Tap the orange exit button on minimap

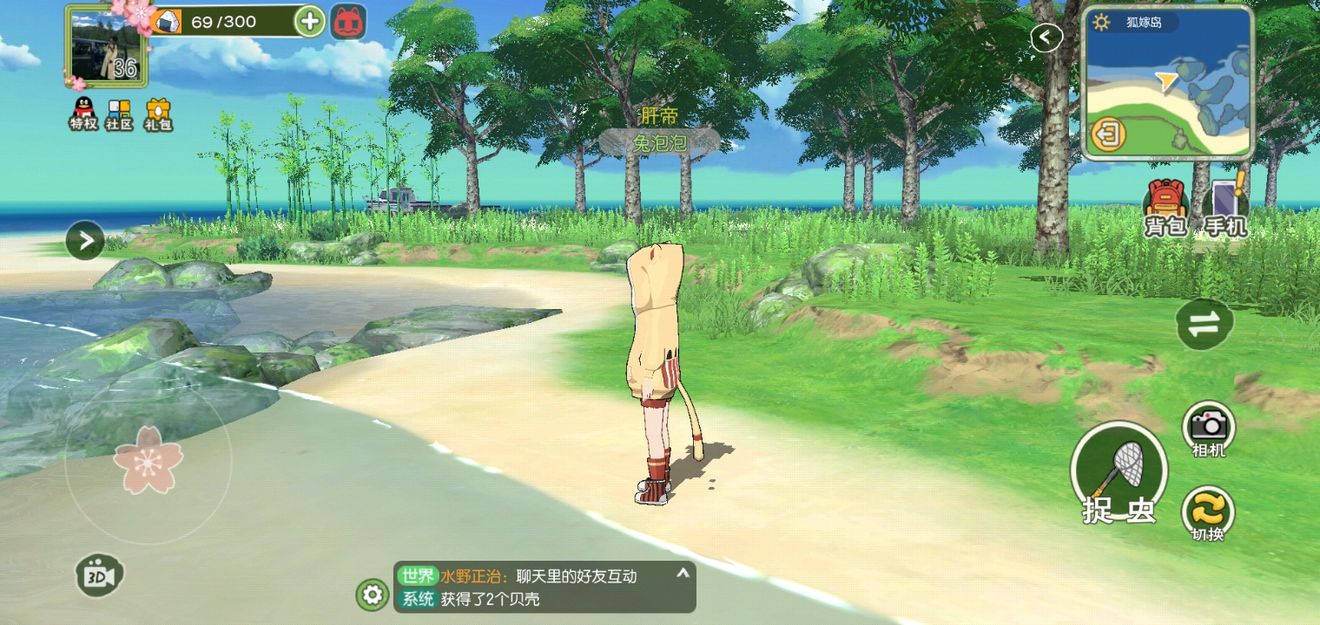1107,134
